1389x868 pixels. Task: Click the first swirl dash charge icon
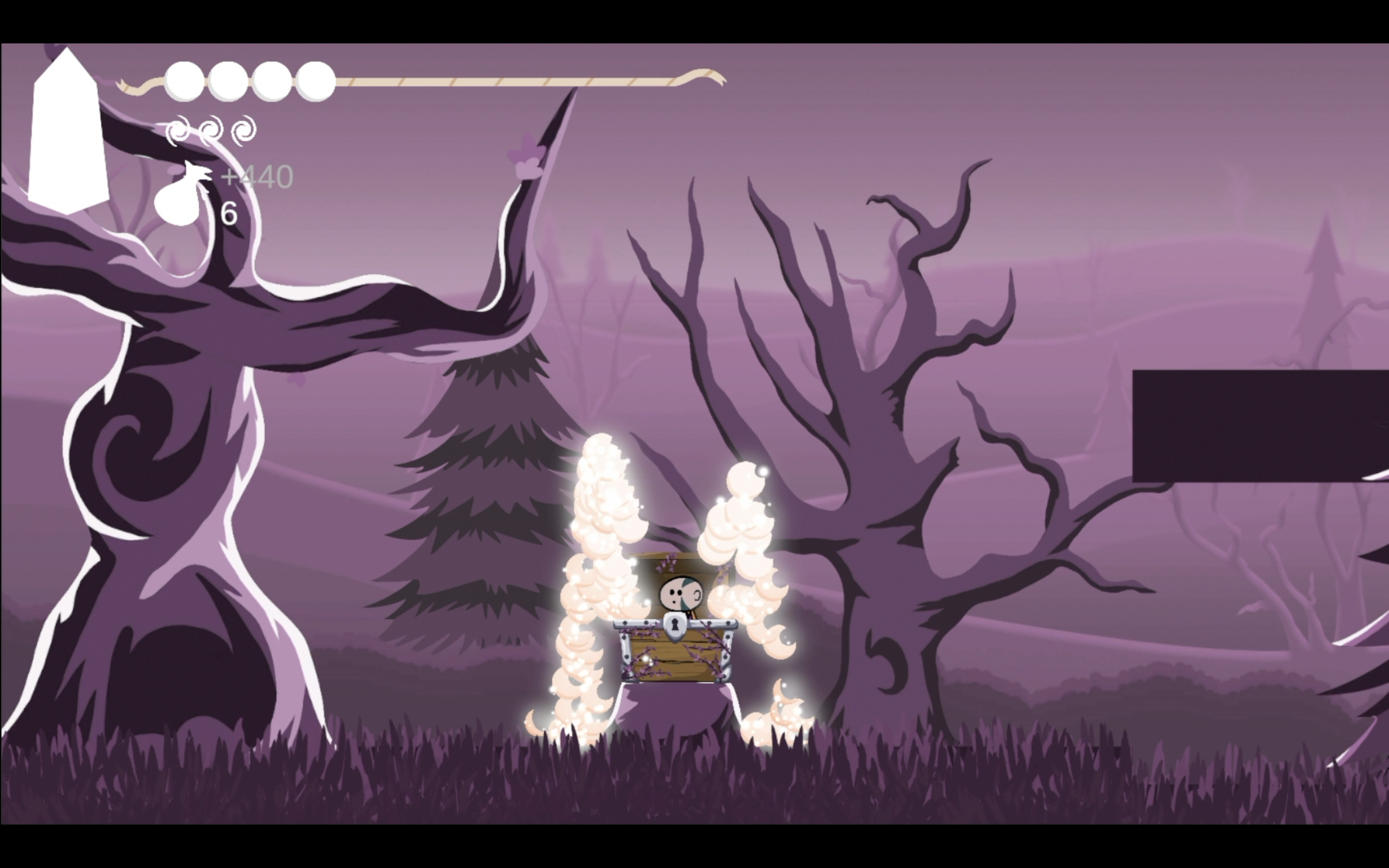click(x=178, y=130)
